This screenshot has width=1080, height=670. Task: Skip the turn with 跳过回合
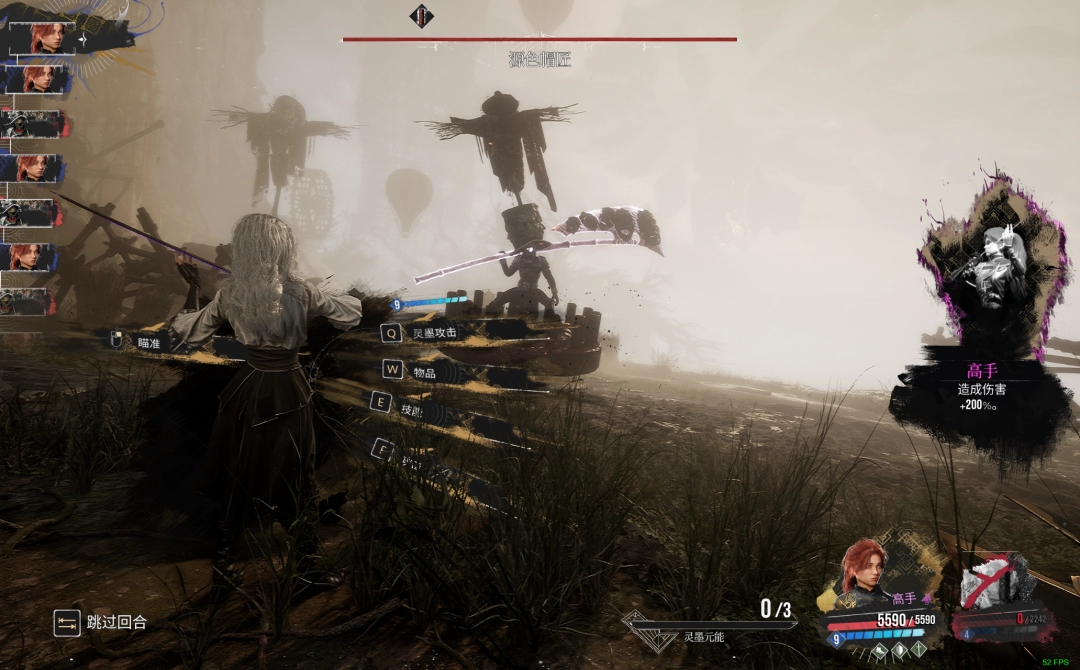pos(116,622)
